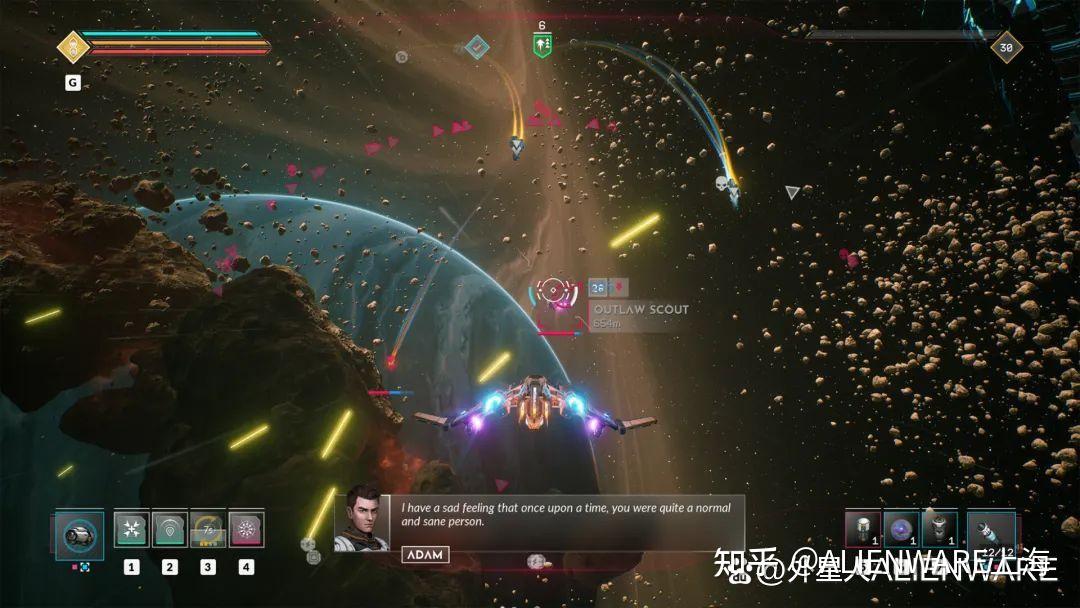
Task: Click the Outlaw Scout target reticle
Action: [x=556, y=291]
